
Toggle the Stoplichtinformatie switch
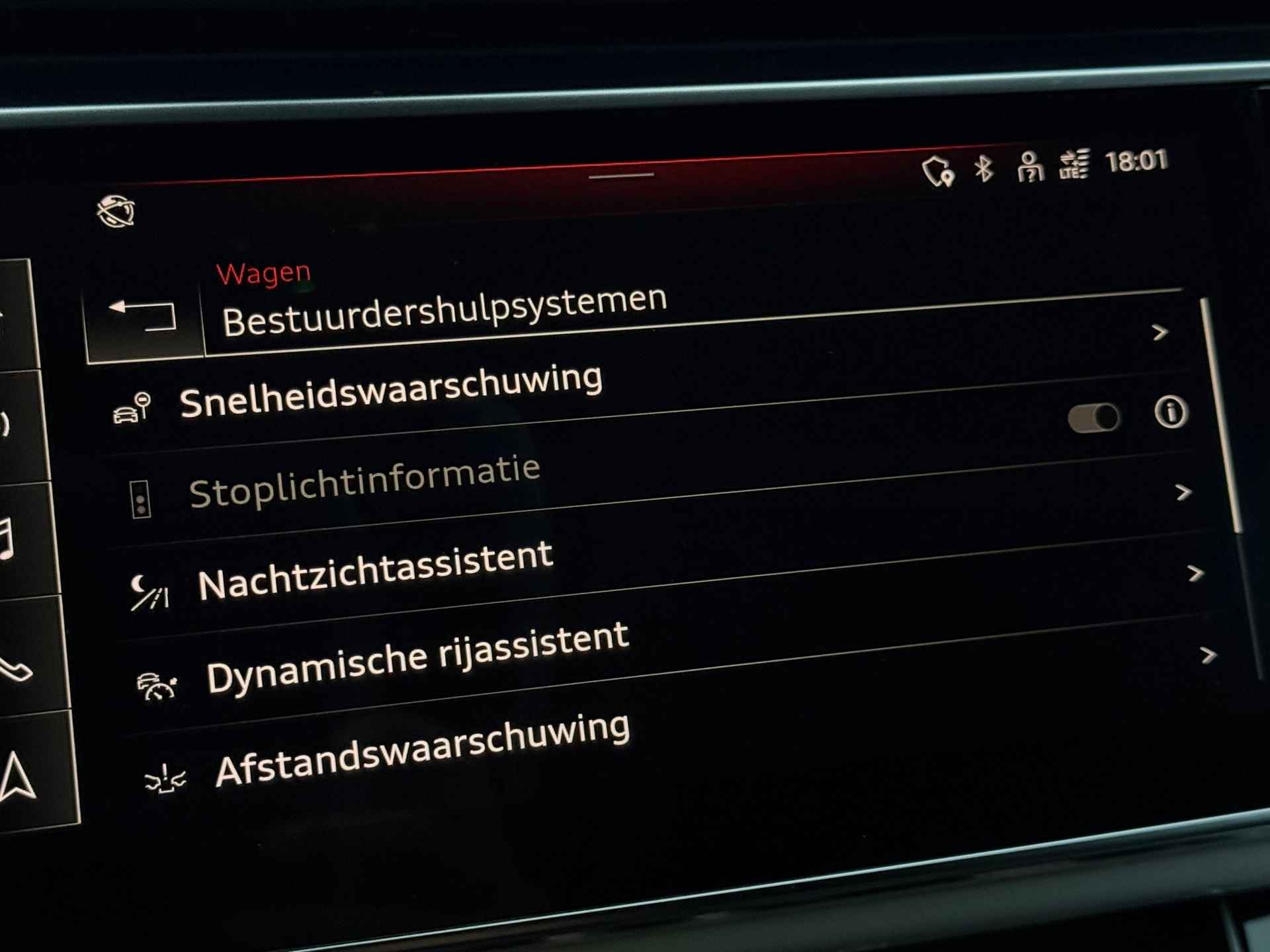(1093, 418)
